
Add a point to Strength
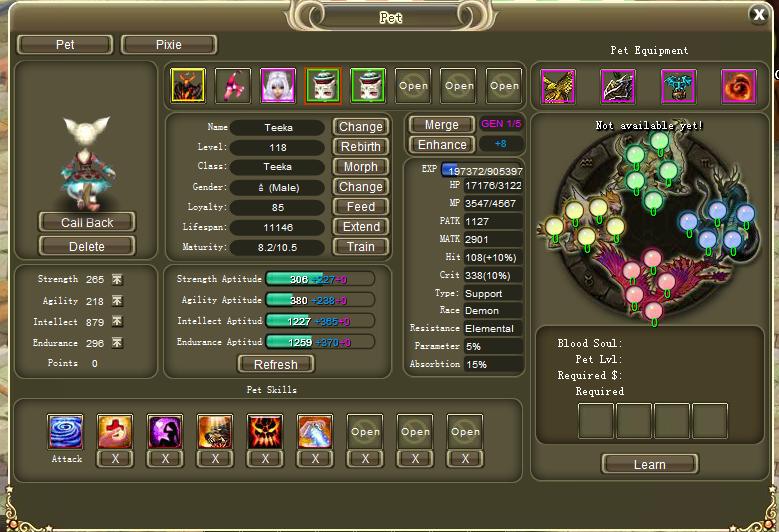point(117,280)
